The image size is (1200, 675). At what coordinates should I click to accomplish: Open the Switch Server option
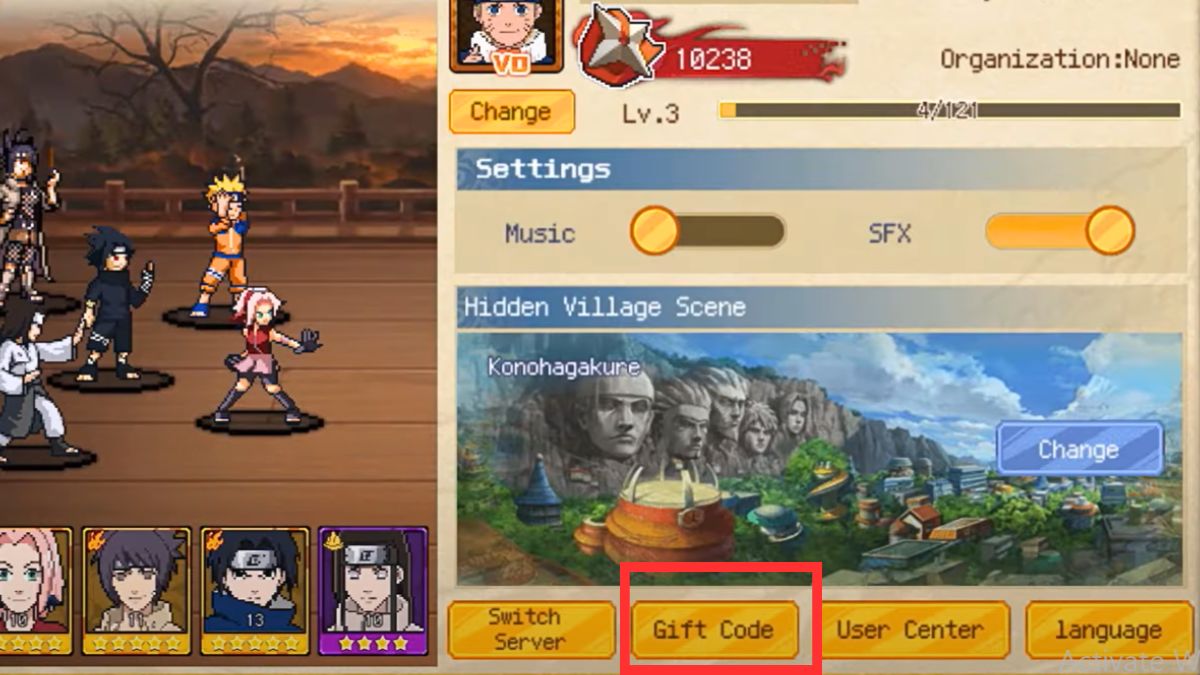coord(530,630)
